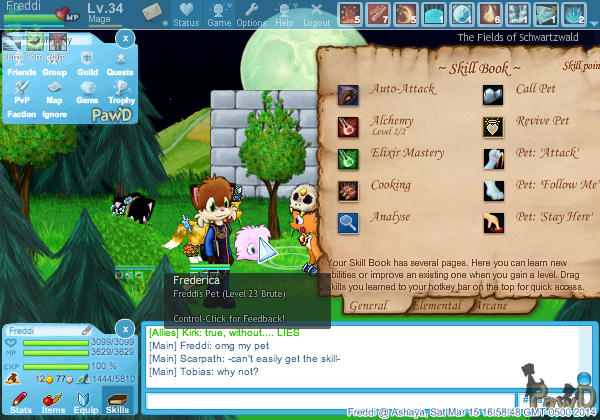Select the Revive Pet skill icon
600x420 pixels.
pos(494,127)
